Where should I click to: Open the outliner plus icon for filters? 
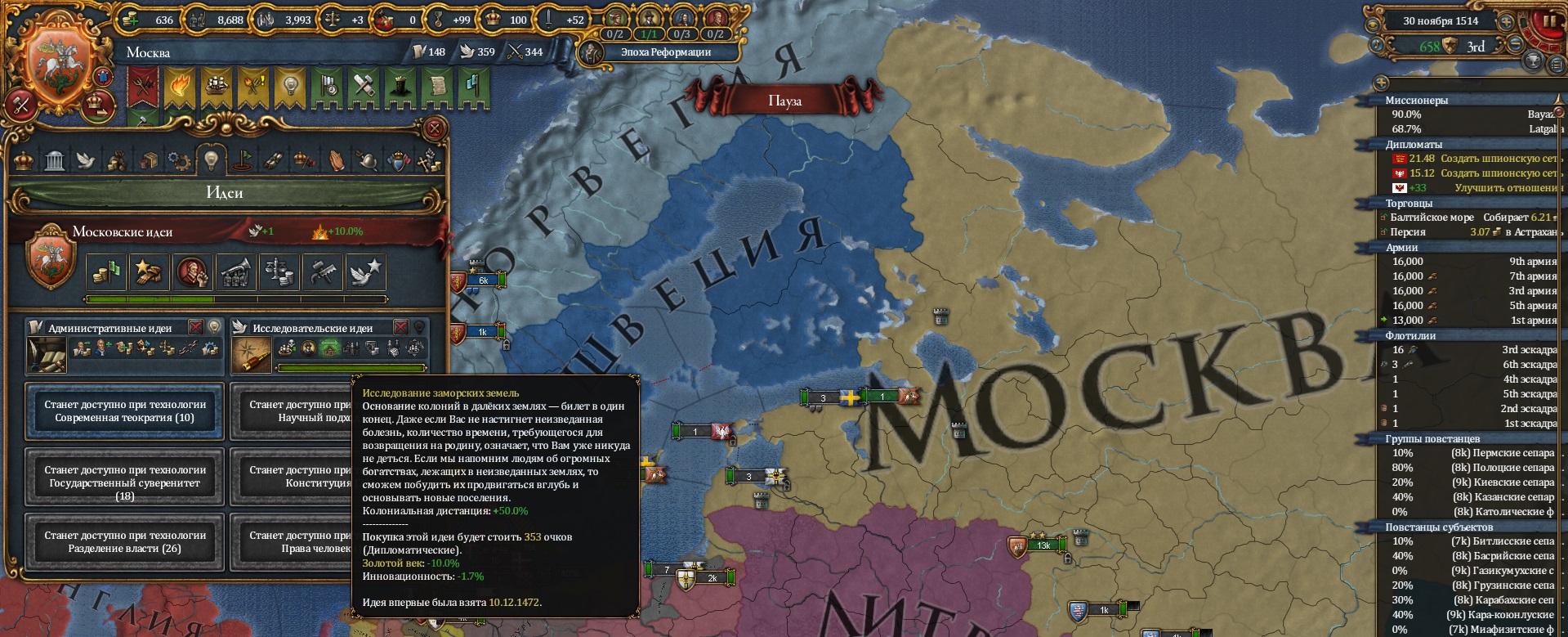pos(1382,82)
